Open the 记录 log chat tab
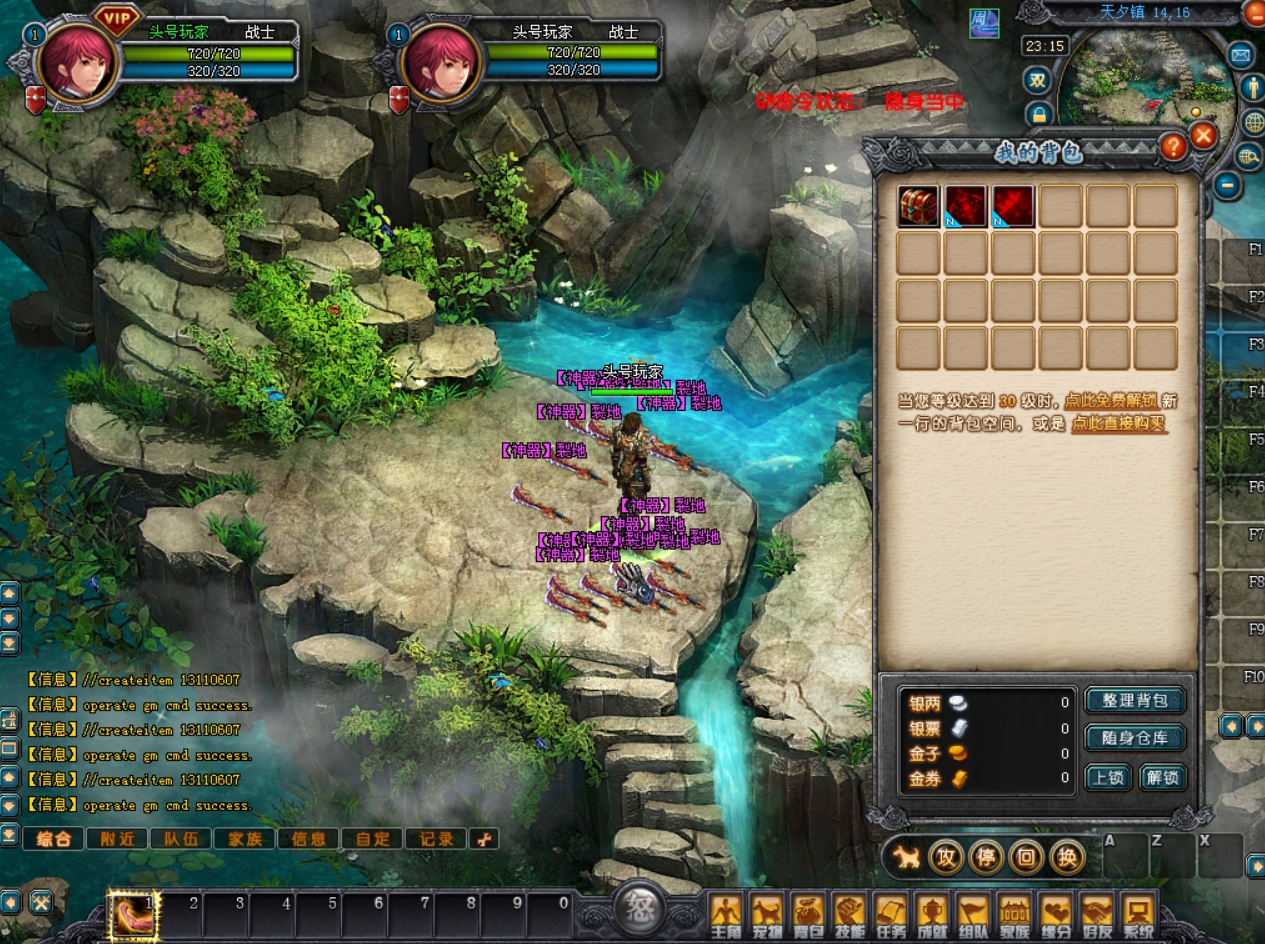This screenshot has width=1265, height=944. tap(436, 839)
